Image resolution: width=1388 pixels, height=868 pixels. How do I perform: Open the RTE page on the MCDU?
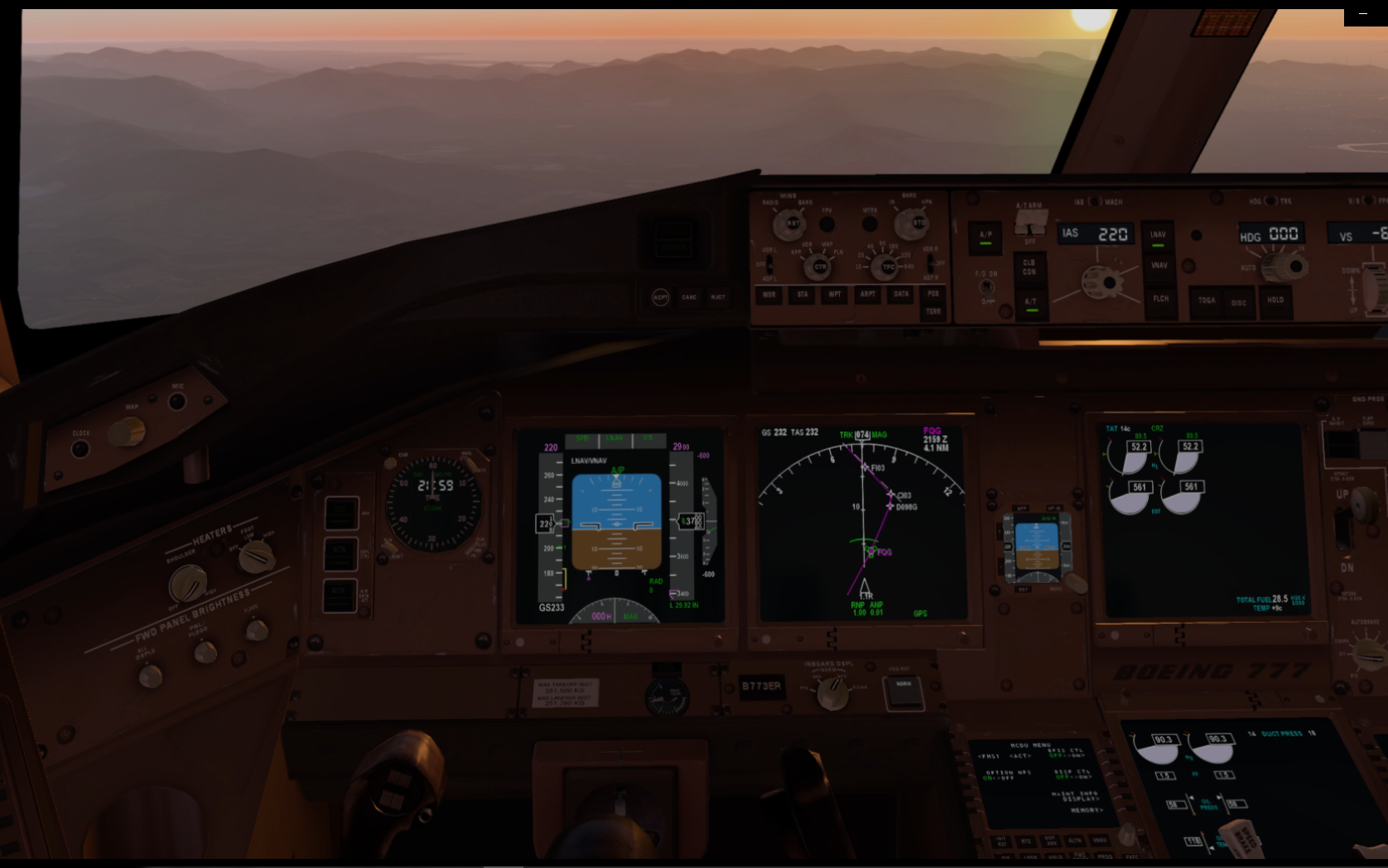tap(1026, 841)
